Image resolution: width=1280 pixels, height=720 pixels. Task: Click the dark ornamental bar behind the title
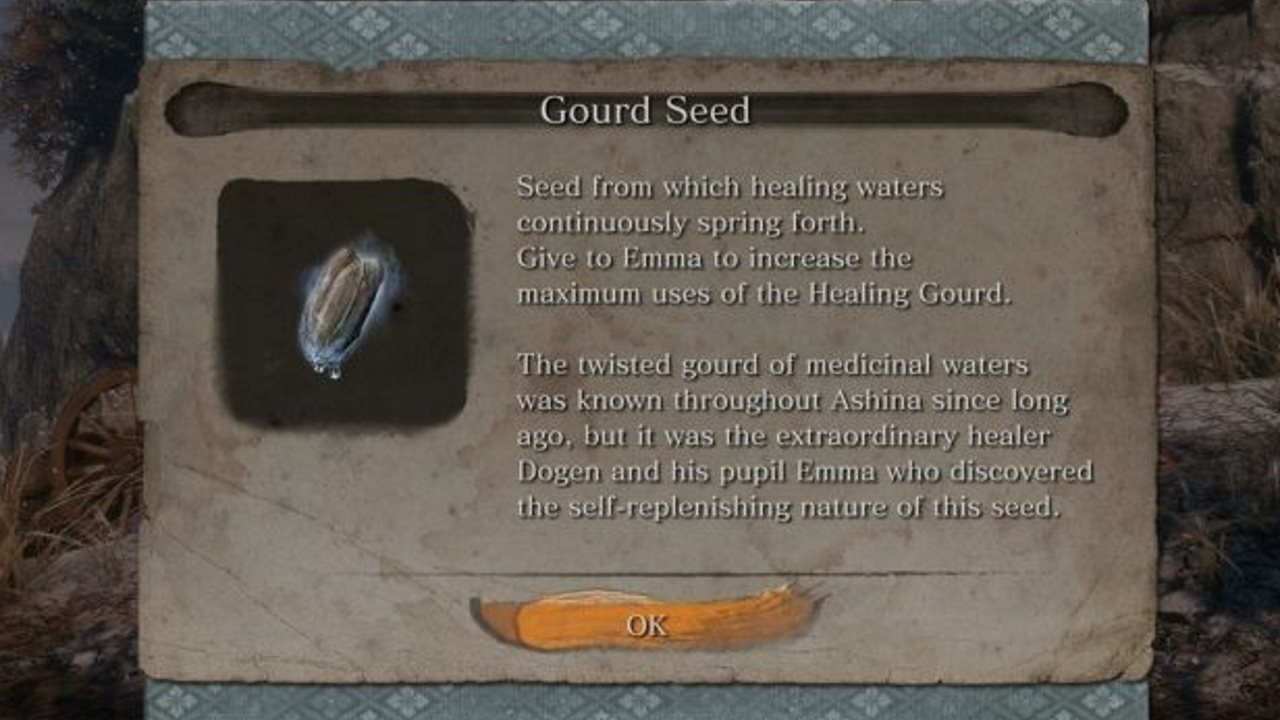coord(400,108)
